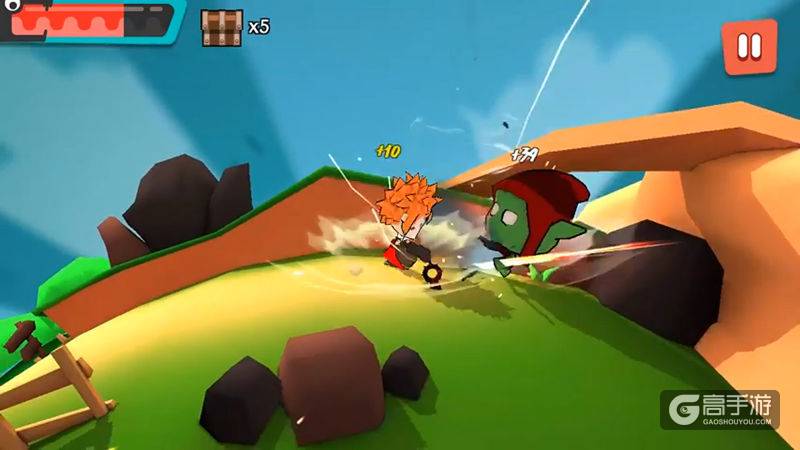Tap the treasure chest counter icon
This screenshot has height=450, width=800.
221,27
